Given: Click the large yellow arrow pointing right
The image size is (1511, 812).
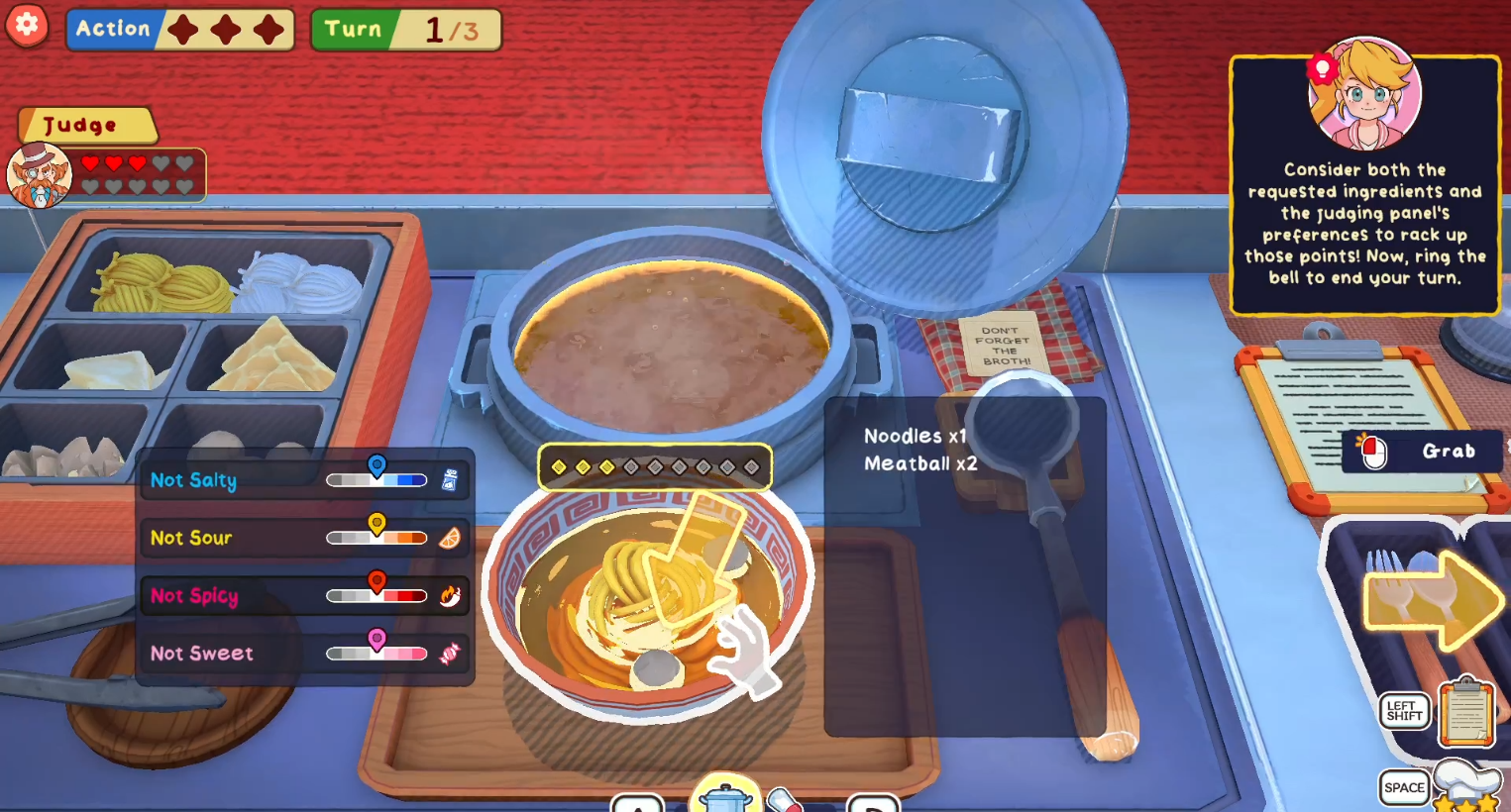Looking at the screenshot, I should point(1433,599).
